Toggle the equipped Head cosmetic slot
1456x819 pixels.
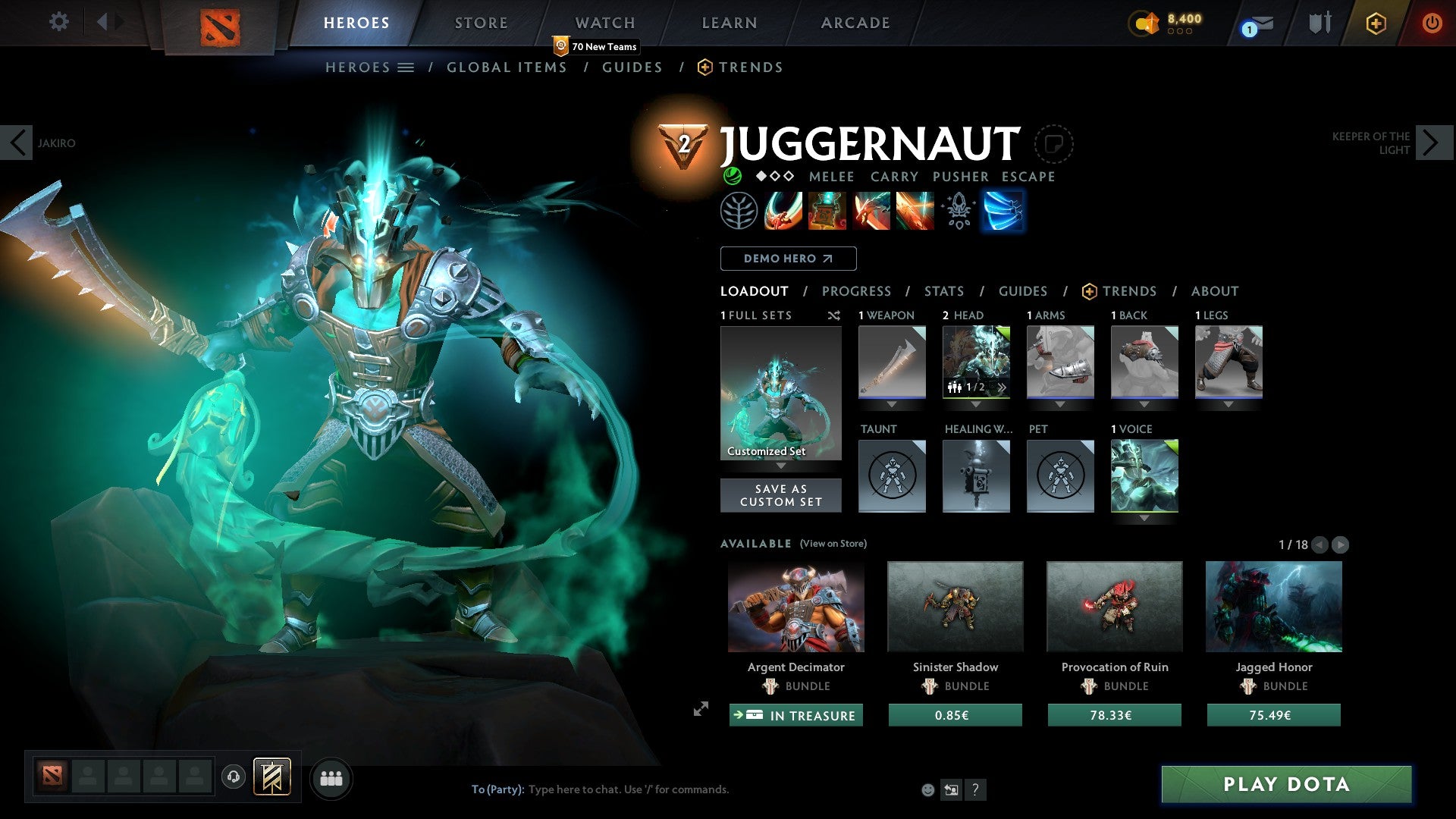[977, 362]
